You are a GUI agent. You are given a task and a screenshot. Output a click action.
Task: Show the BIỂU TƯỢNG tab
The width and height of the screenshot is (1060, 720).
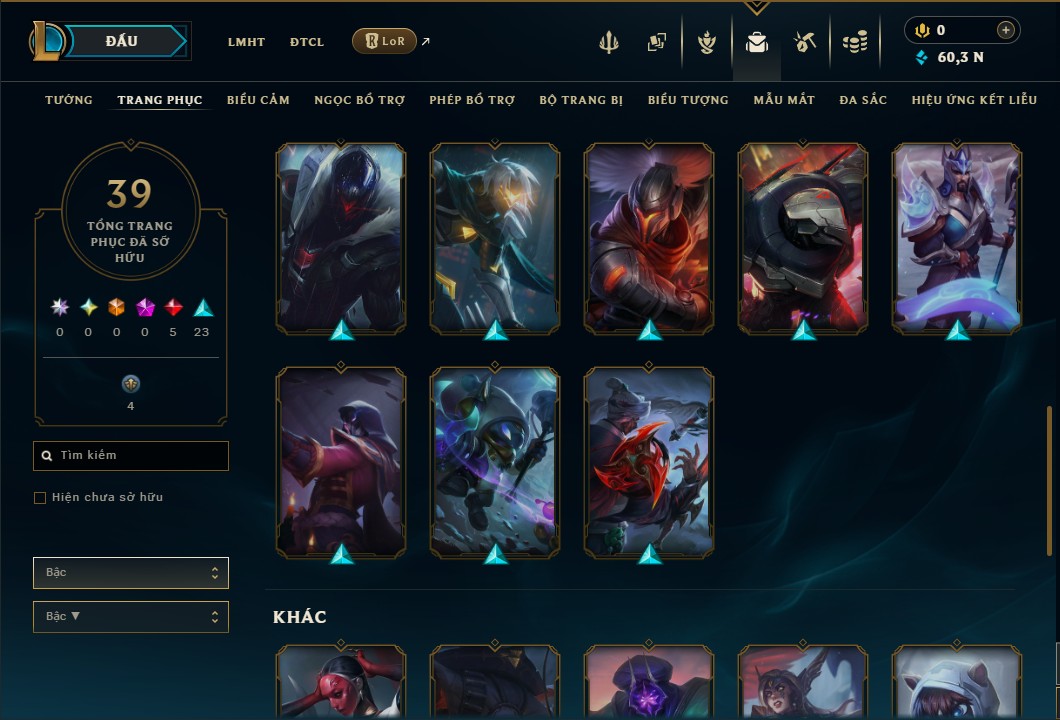[x=688, y=100]
